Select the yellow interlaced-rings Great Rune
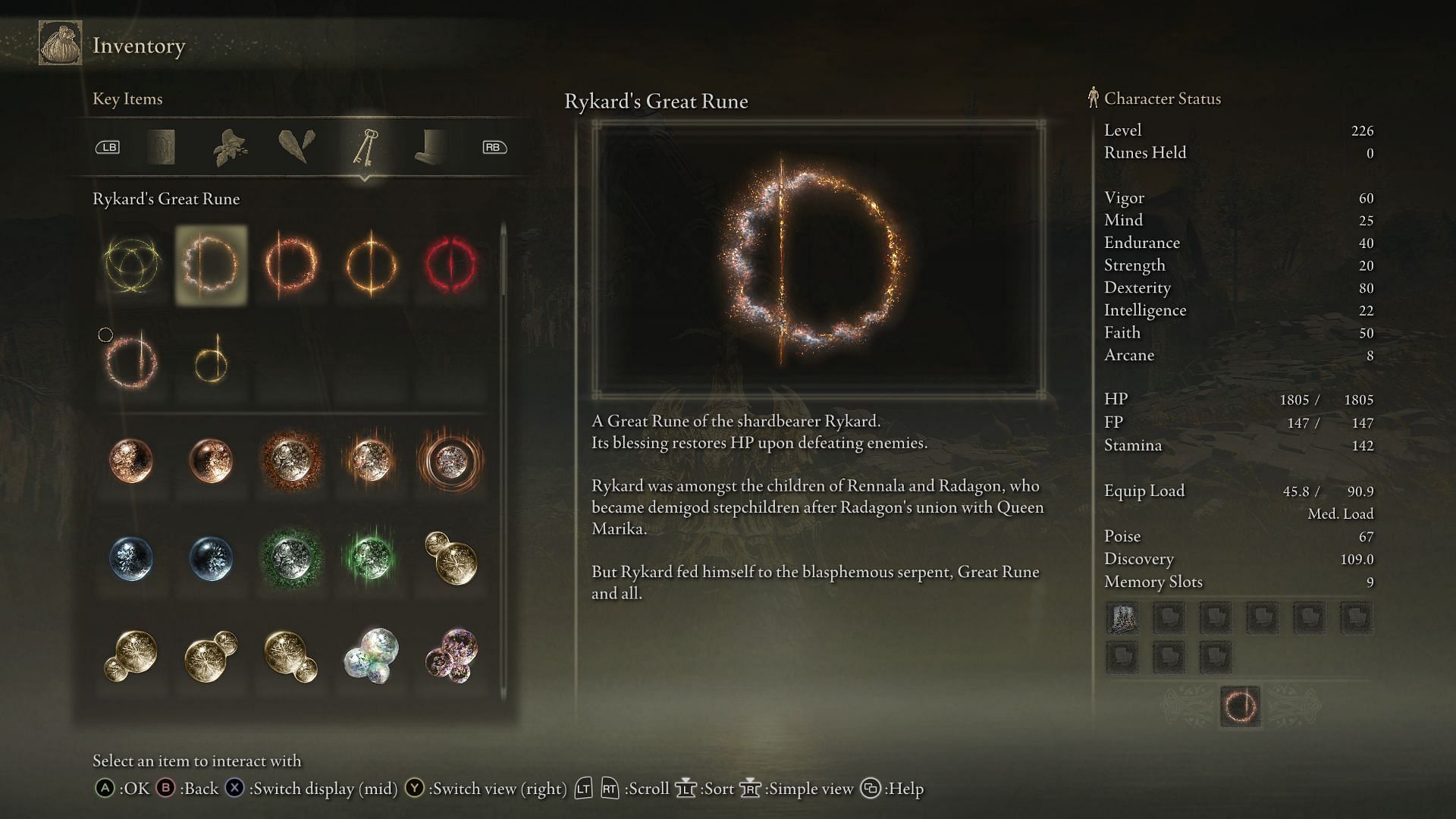1456x819 pixels. (131, 265)
